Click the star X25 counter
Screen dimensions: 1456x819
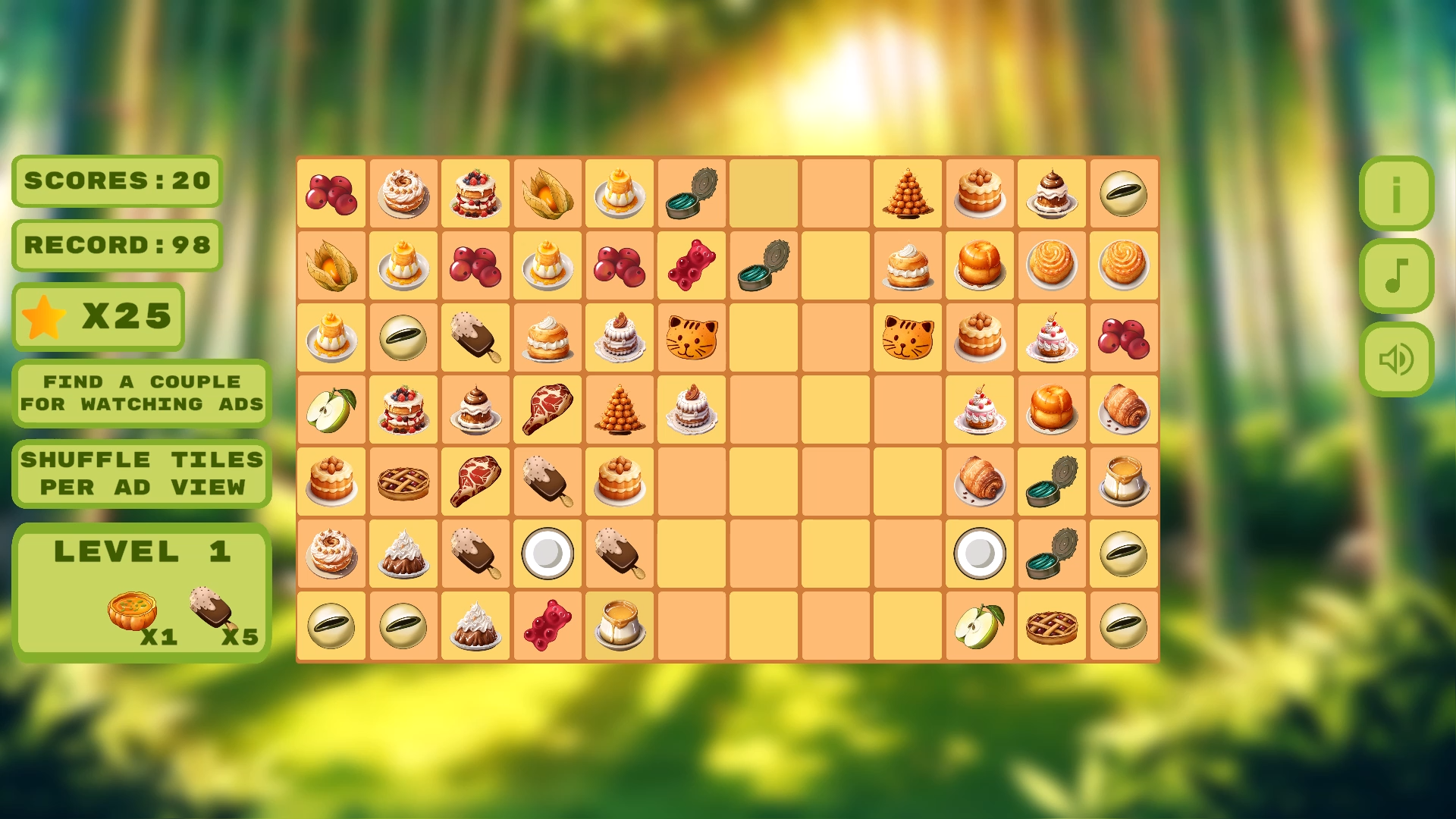(99, 317)
